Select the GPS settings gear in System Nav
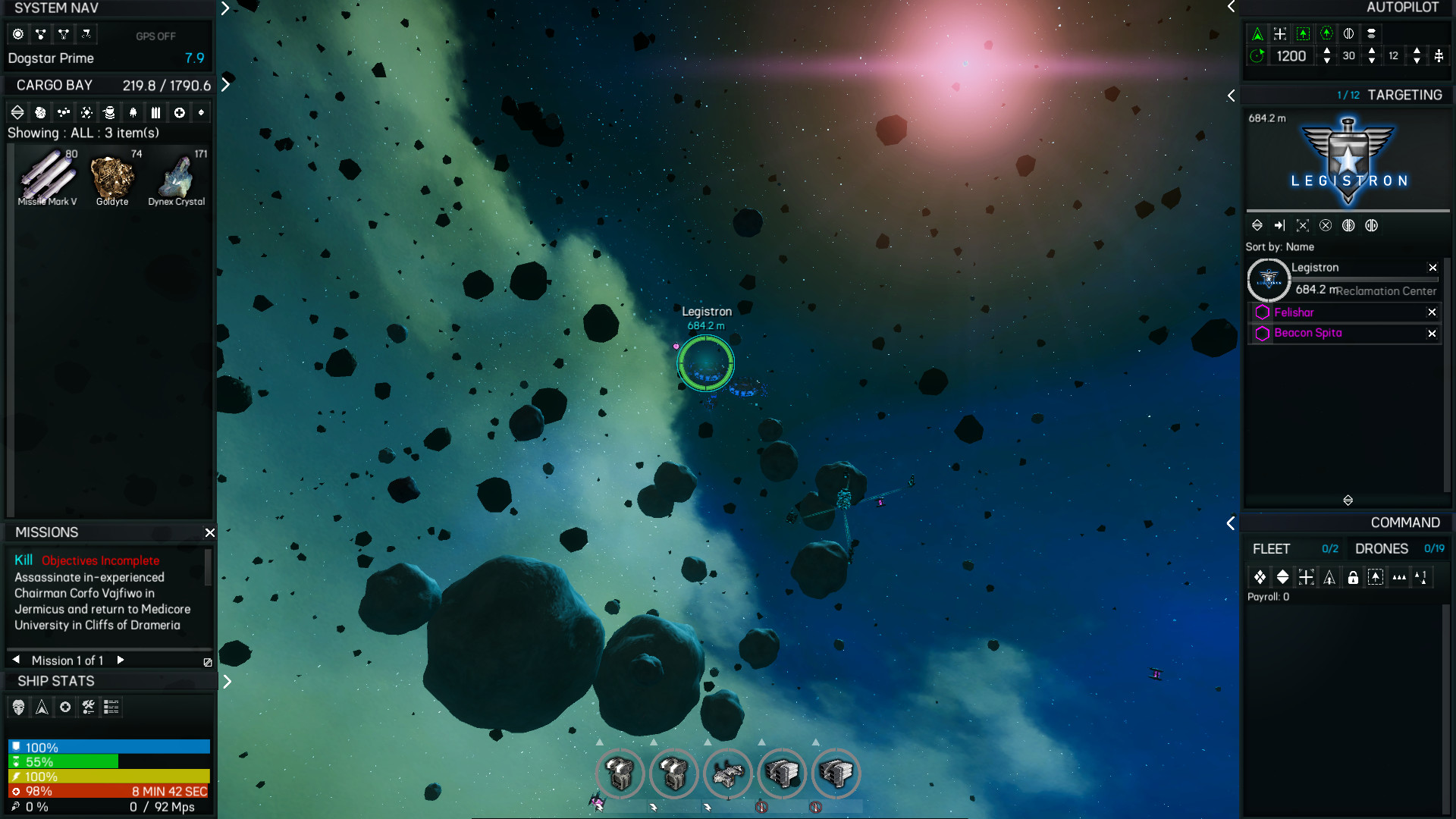The image size is (1456, 819). pos(17,34)
